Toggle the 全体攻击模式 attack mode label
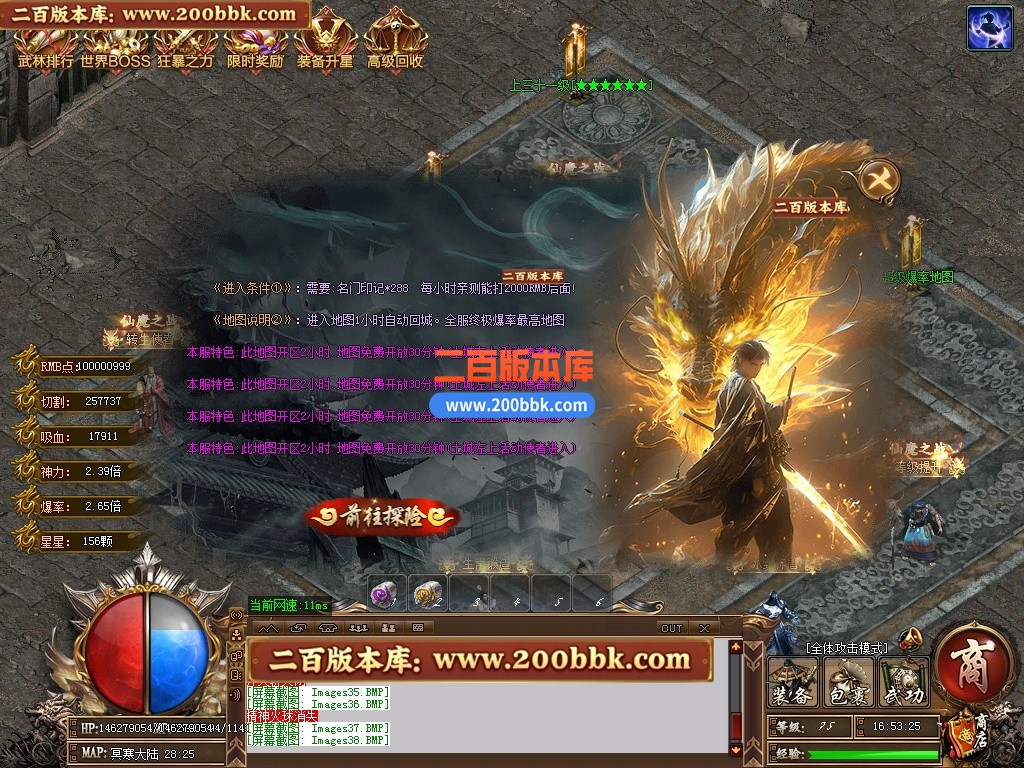This screenshot has height=768, width=1024. coord(846,648)
